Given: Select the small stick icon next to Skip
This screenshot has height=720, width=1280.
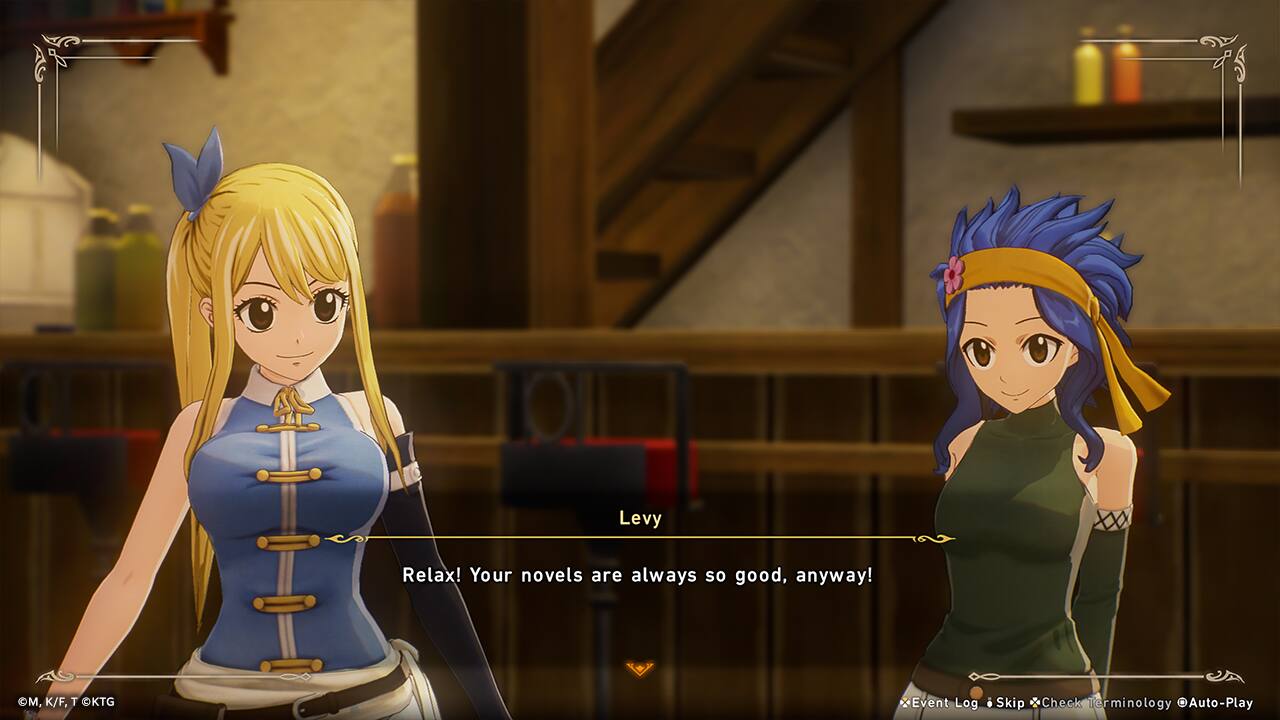Looking at the screenshot, I should point(988,703).
